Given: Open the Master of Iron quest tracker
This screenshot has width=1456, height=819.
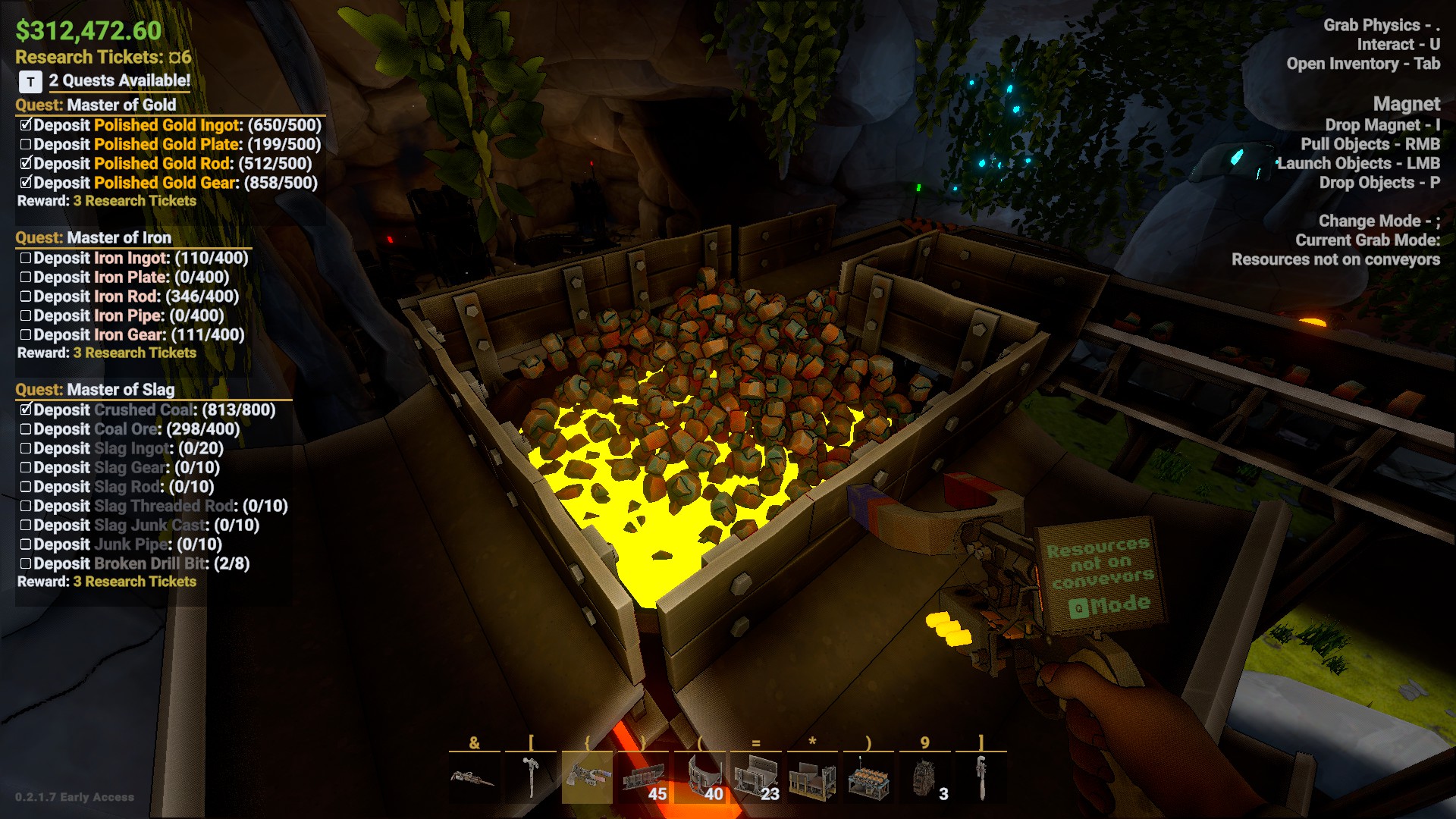Looking at the screenshot, I should point(94,237).
